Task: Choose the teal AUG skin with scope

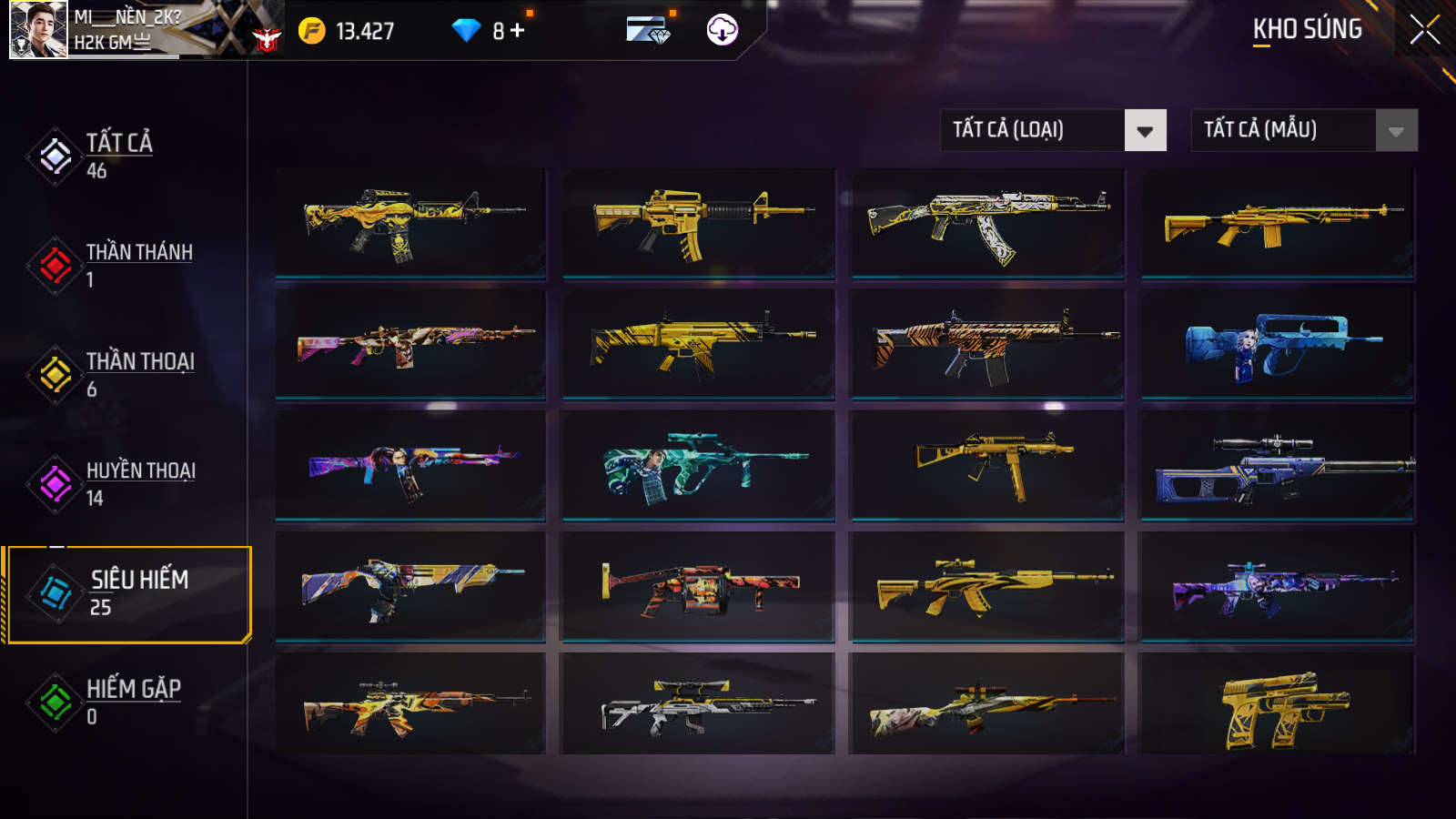Action: point(698,465)
